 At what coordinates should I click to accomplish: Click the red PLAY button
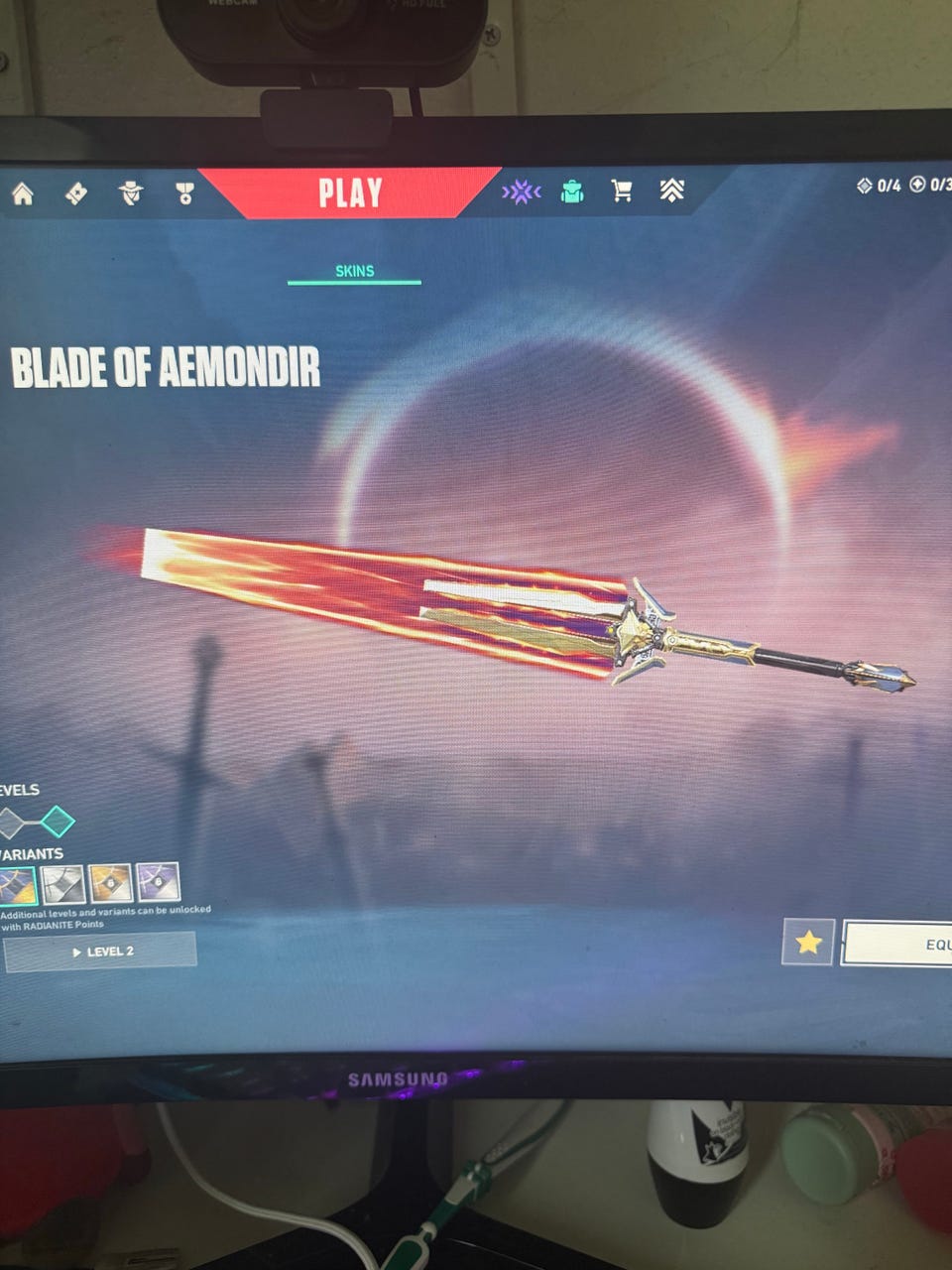[350, 192]
